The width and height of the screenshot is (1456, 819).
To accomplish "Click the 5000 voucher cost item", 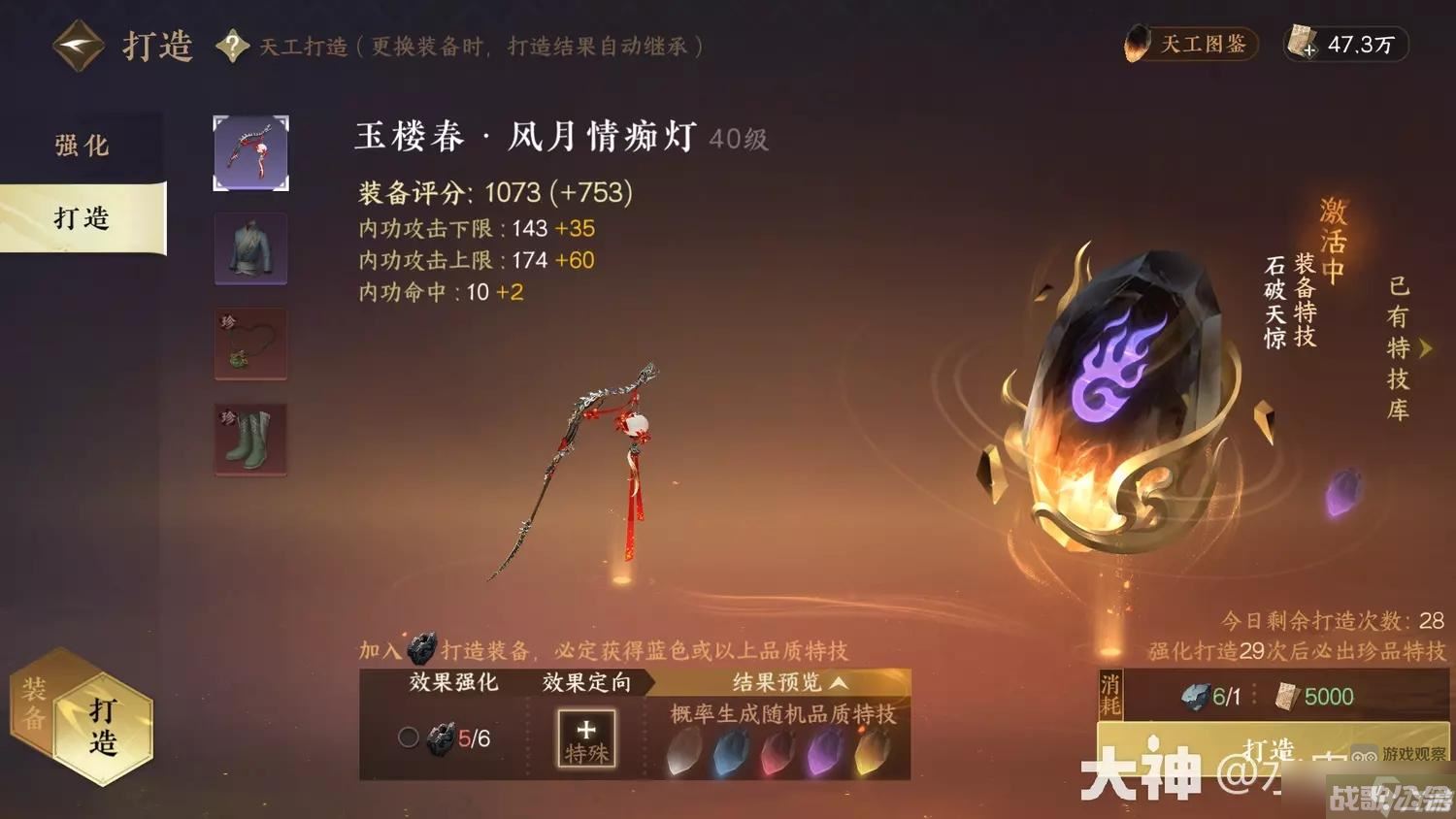I will click(1306, 696).
